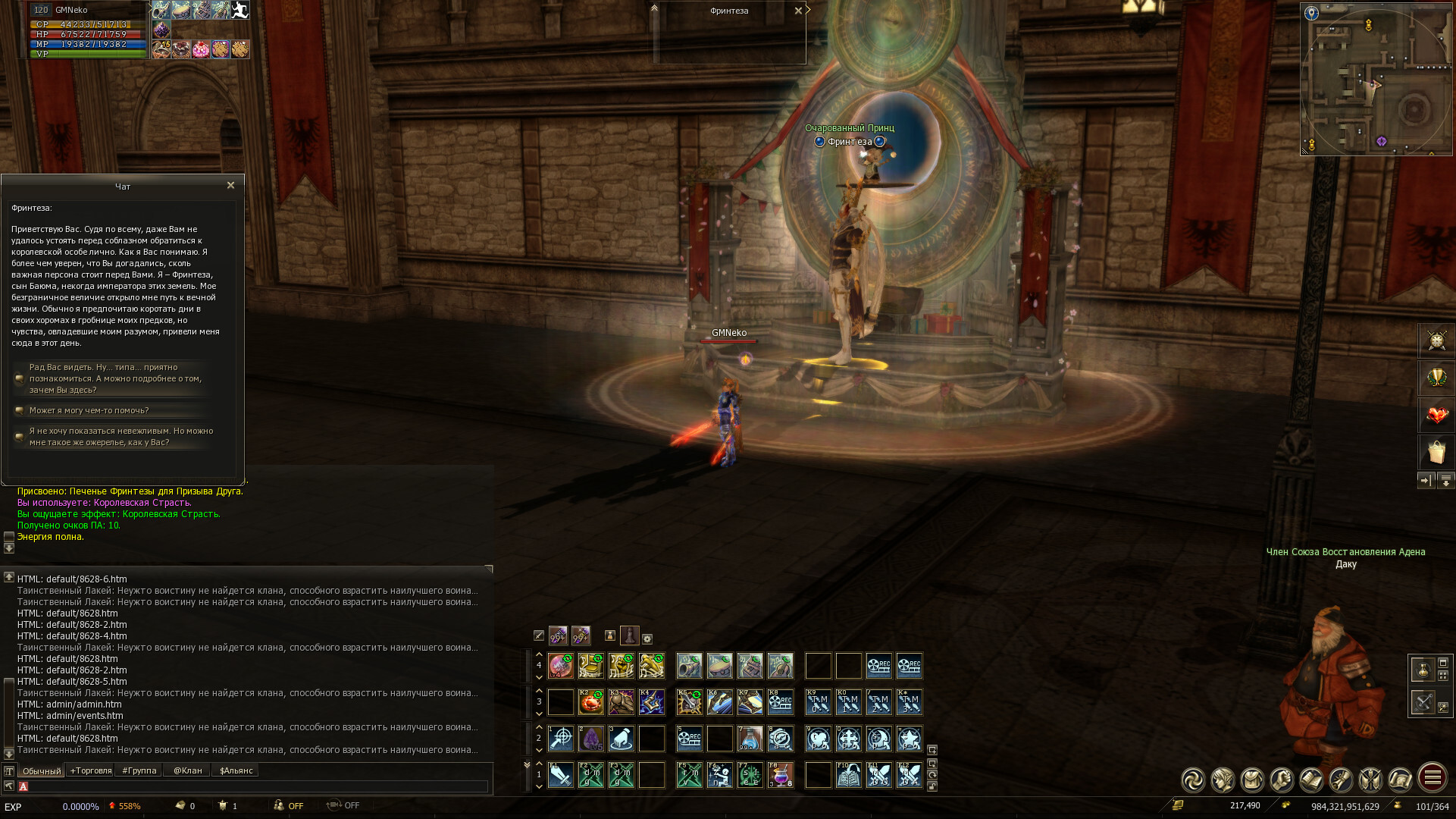Close the Фринтеза target window

(x=798, y=11)
